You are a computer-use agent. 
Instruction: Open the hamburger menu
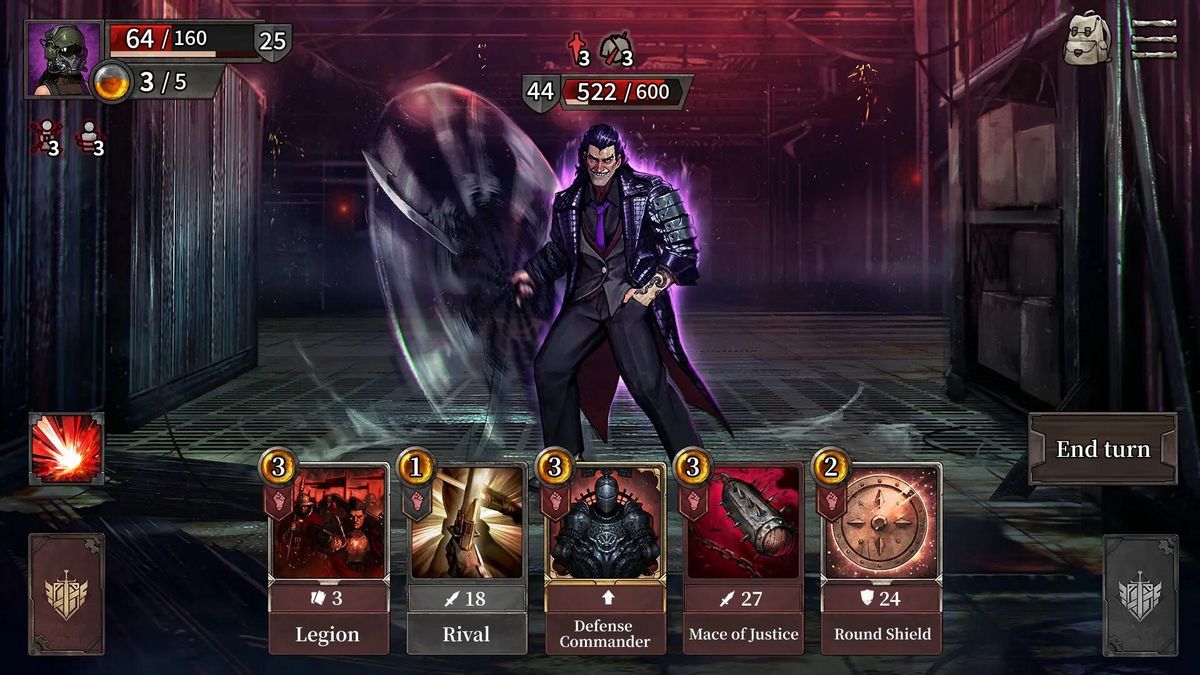click(x=1154, y=38)
